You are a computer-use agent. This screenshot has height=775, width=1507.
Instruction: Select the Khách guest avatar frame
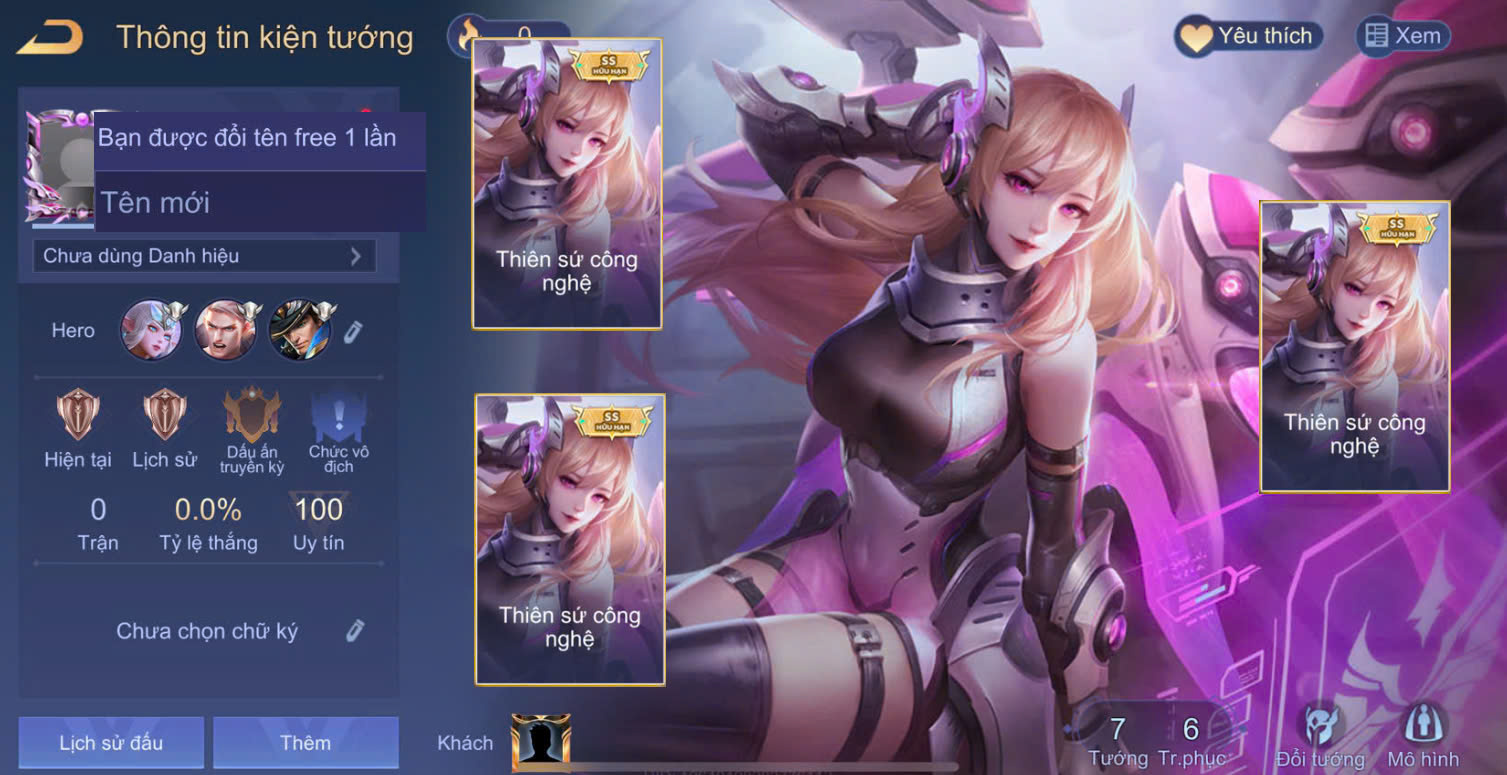pos(540,742)
